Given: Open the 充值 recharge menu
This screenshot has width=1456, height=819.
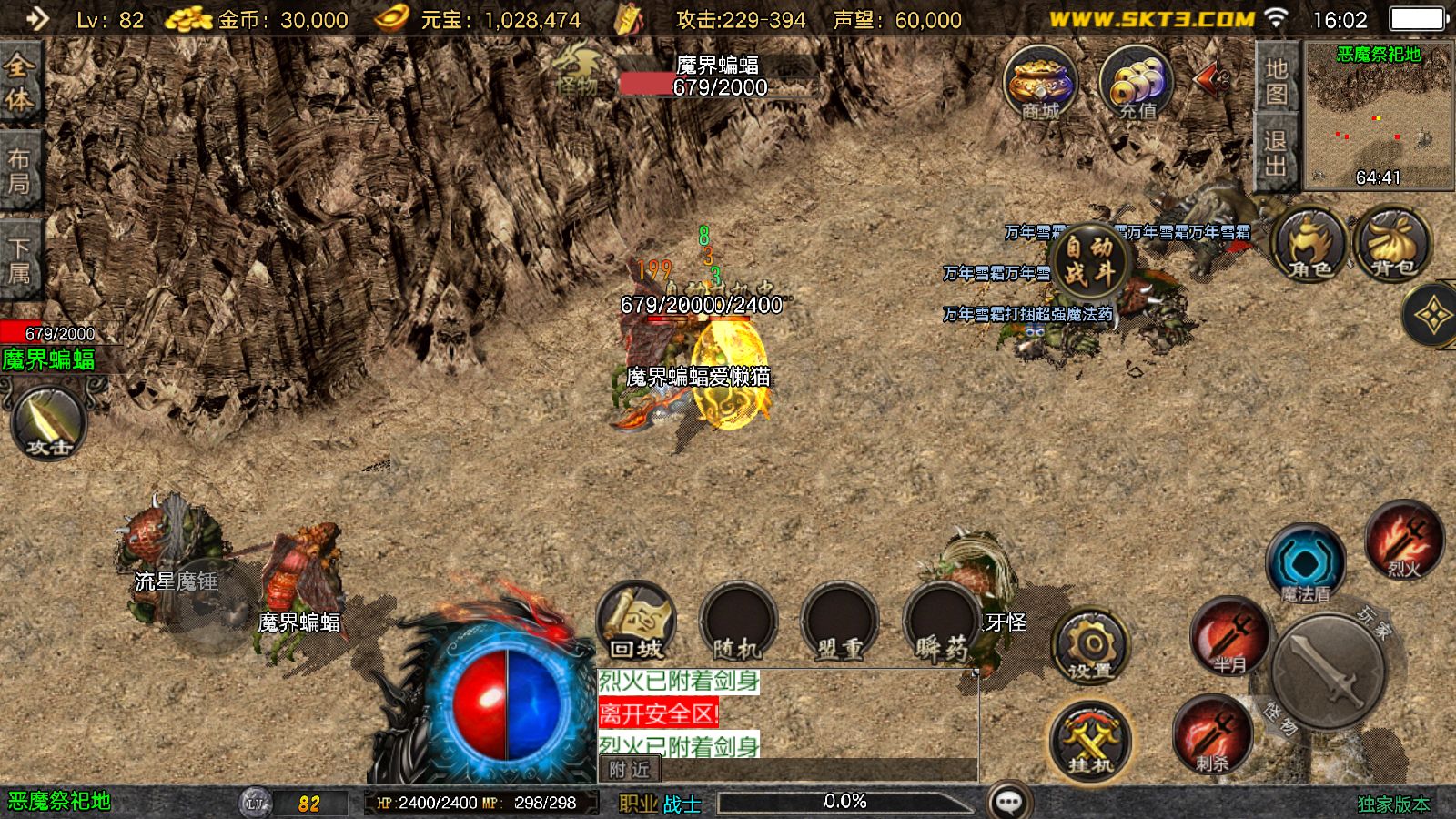Looking at the screenshot, I should [1137, 84].
